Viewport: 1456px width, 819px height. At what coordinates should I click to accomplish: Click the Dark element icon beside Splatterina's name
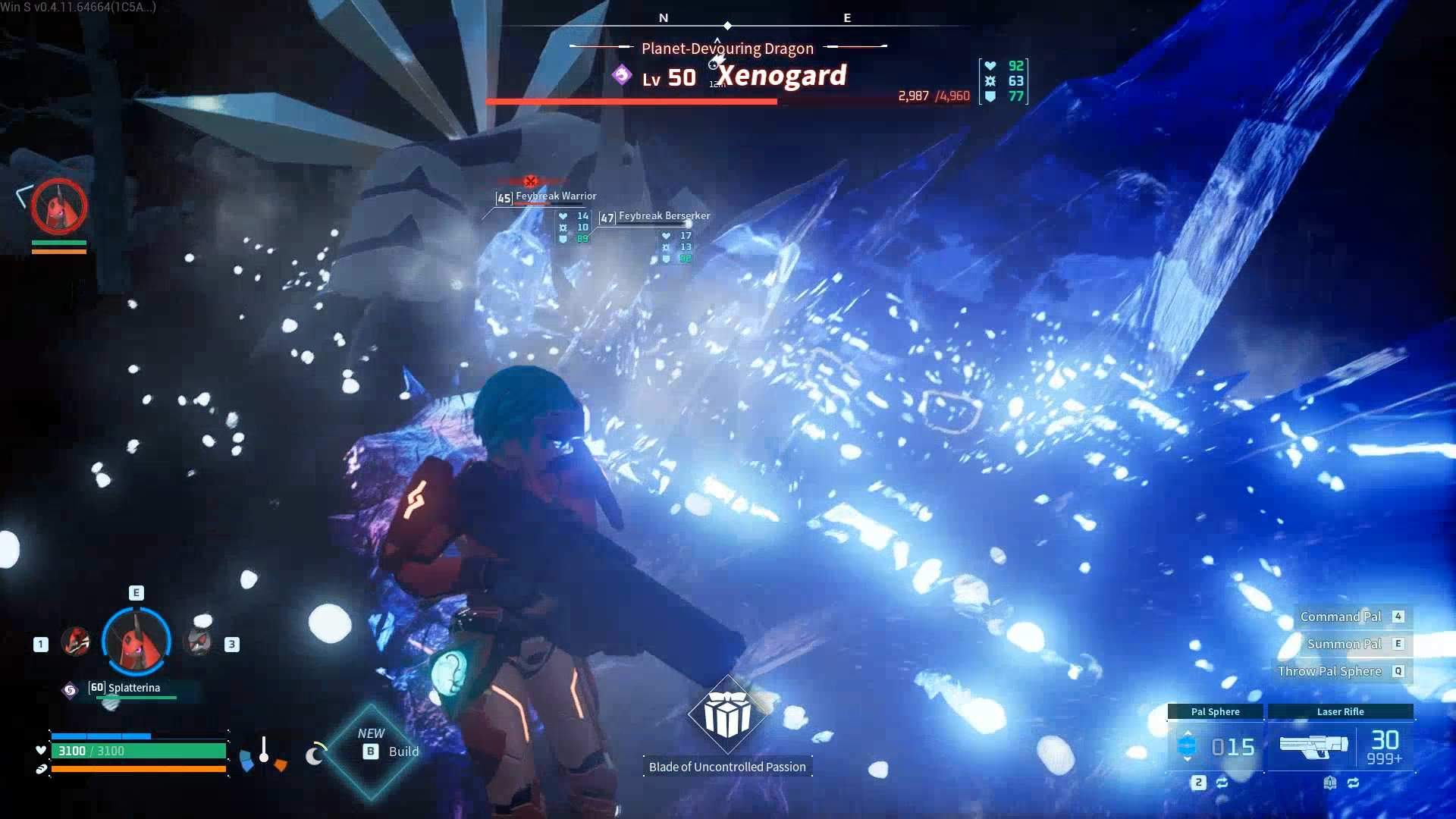point(69,690)
